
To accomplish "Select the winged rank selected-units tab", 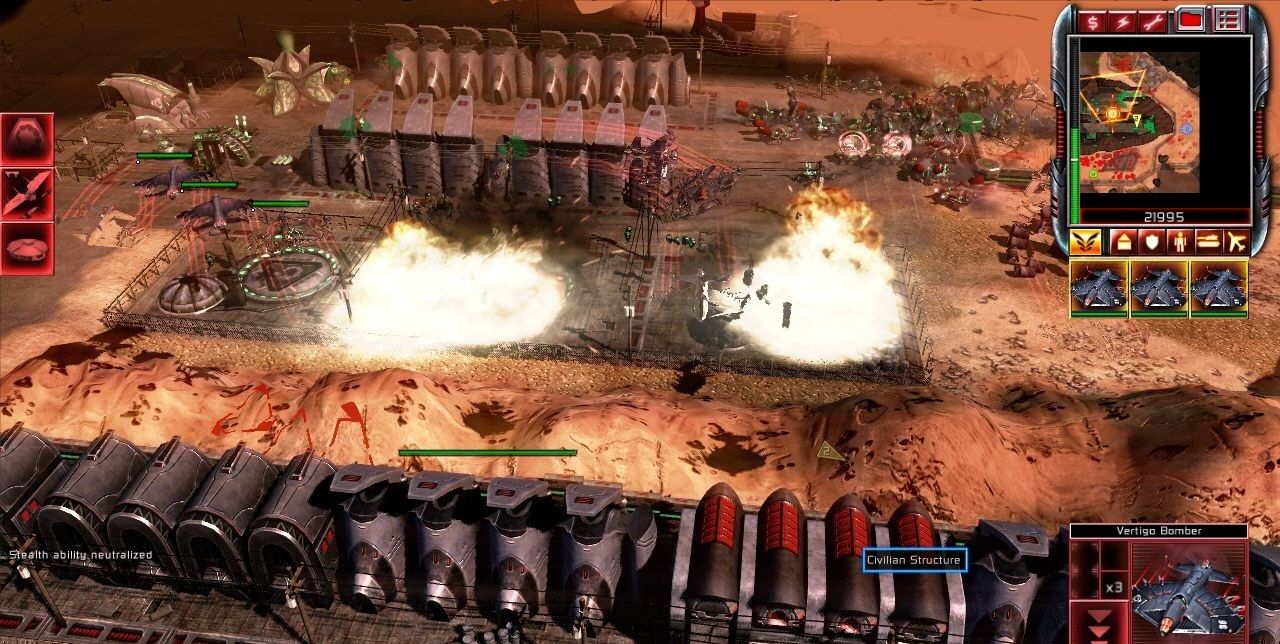I will click(1085, 241).
